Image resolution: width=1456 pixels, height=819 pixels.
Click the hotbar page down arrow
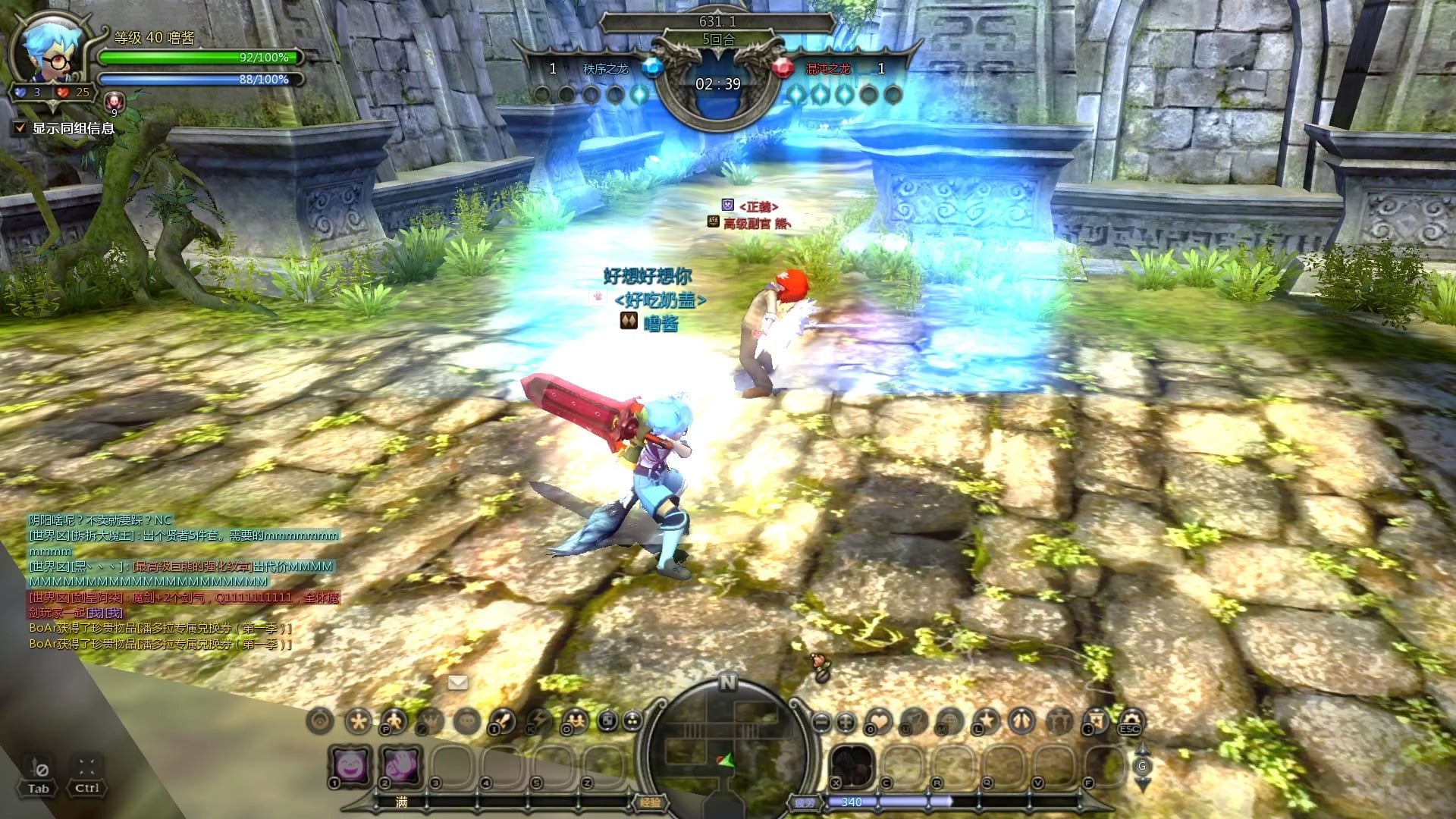1142,783
